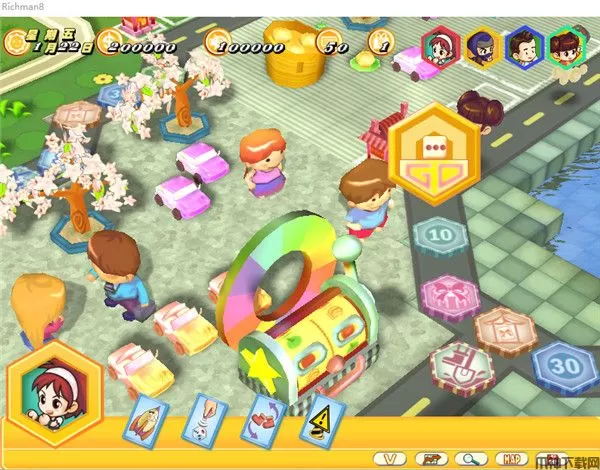Pick the green-framed girl player portrait
Screen dimensions: 600x470
[566, 46]
